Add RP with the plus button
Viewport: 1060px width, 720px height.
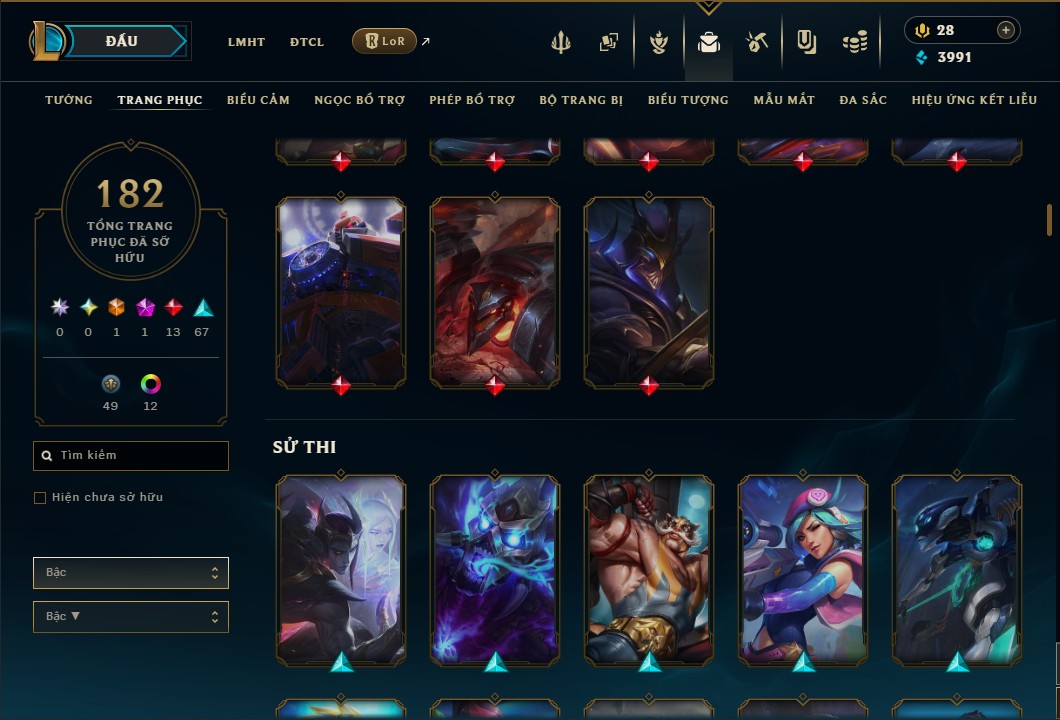click(1005, 30)
